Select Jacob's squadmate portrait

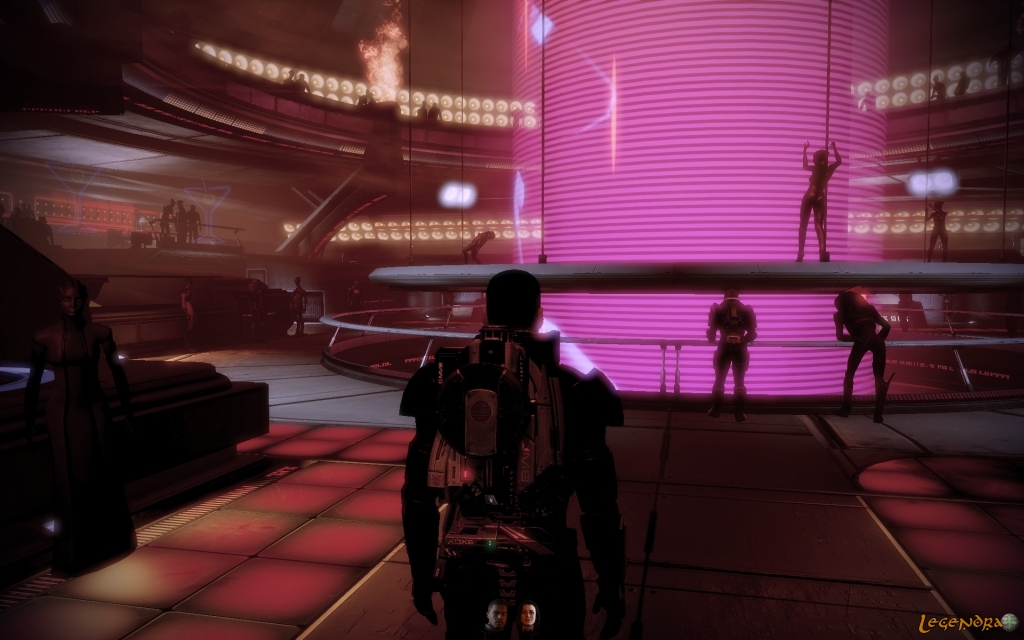tap(496, 616)
